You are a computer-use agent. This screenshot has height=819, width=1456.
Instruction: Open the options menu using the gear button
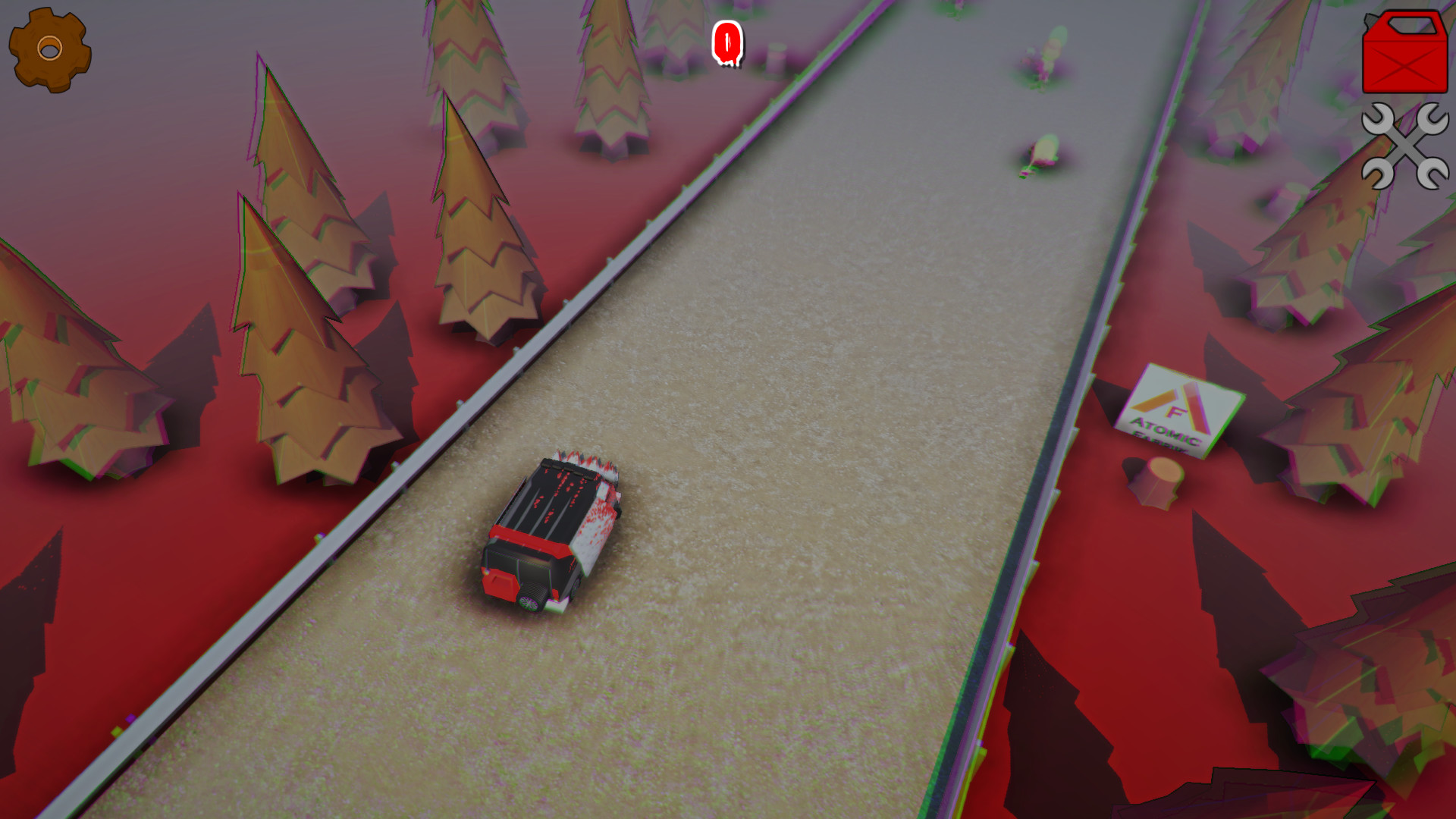coord(48,48)
